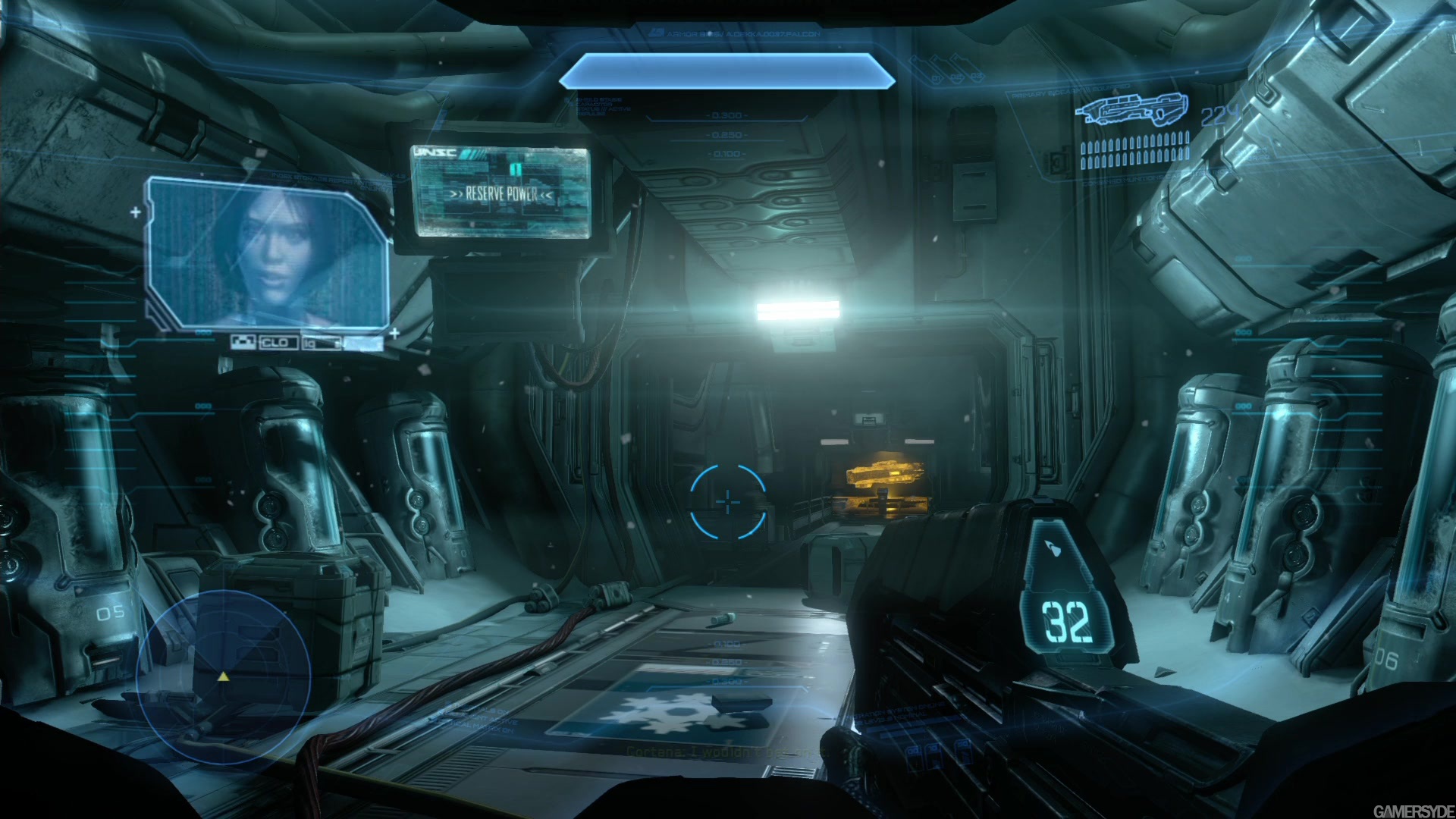Click the grenade icon on the 32 counter
1456x819 pixels.
pyautogui.click(x=1053, y=548)
